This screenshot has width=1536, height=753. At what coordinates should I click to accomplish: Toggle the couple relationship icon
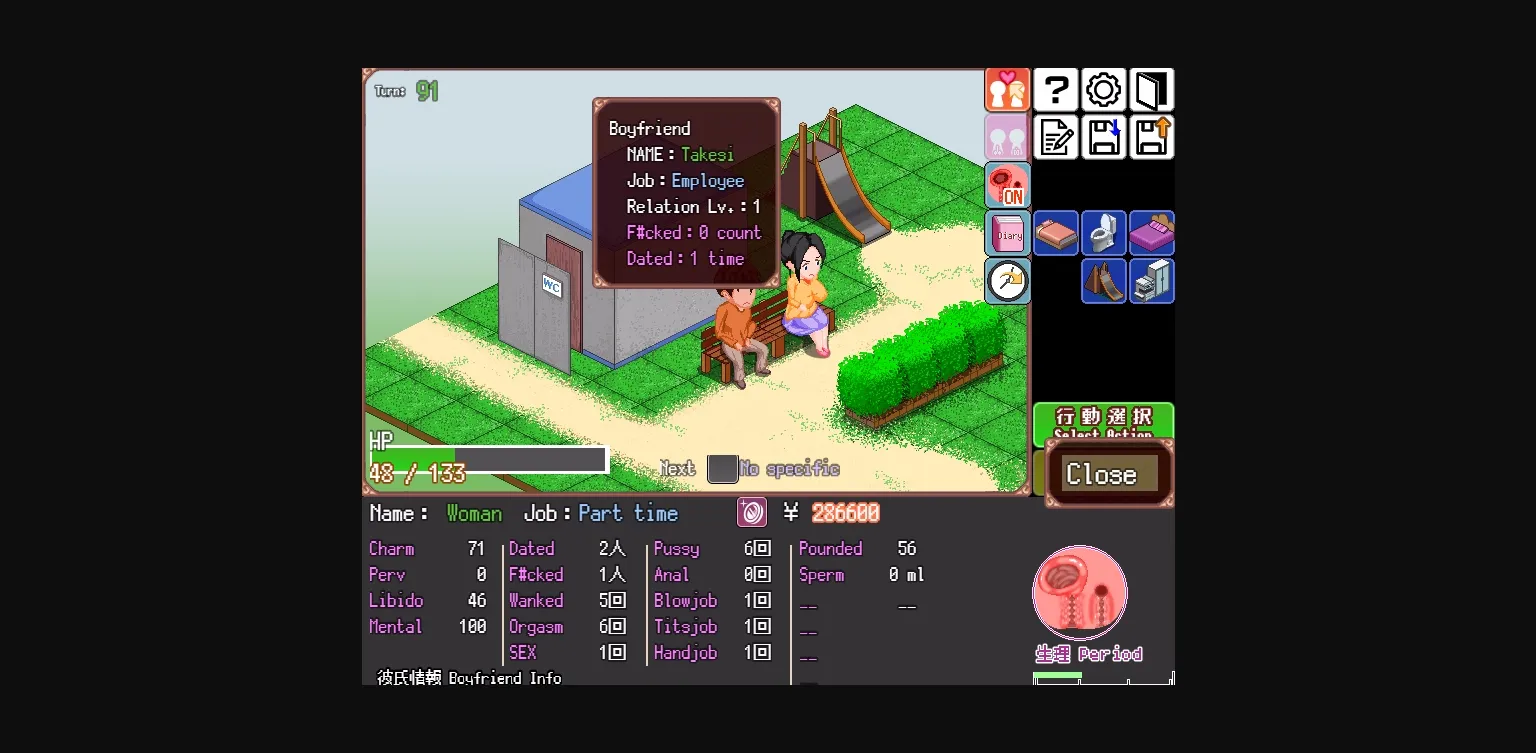1007,89
